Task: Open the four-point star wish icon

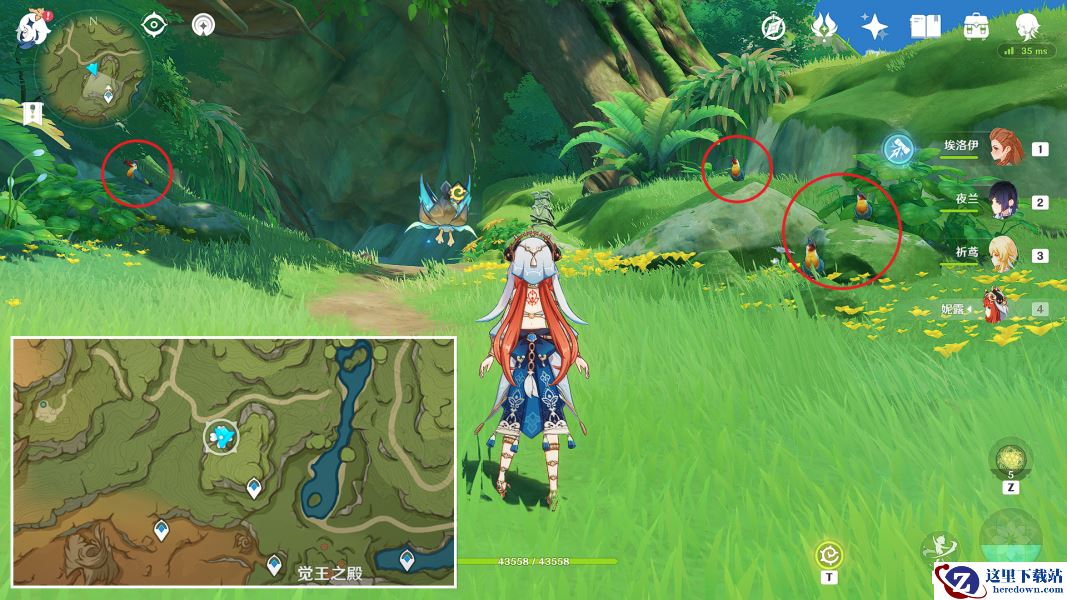Action: pos(875,27)
